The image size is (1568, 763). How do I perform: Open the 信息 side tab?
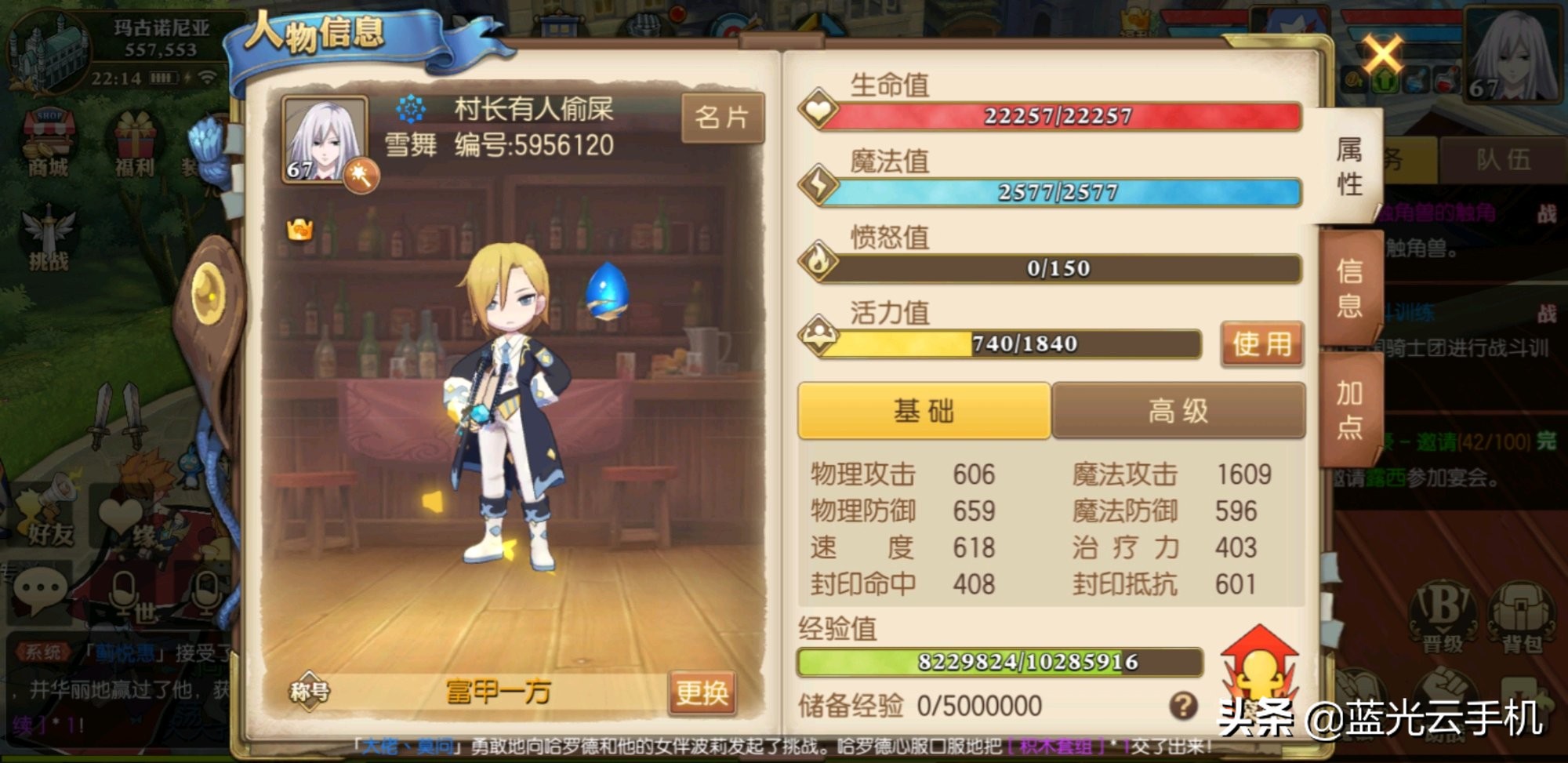pyautogui.click(x=1348, y=289)
